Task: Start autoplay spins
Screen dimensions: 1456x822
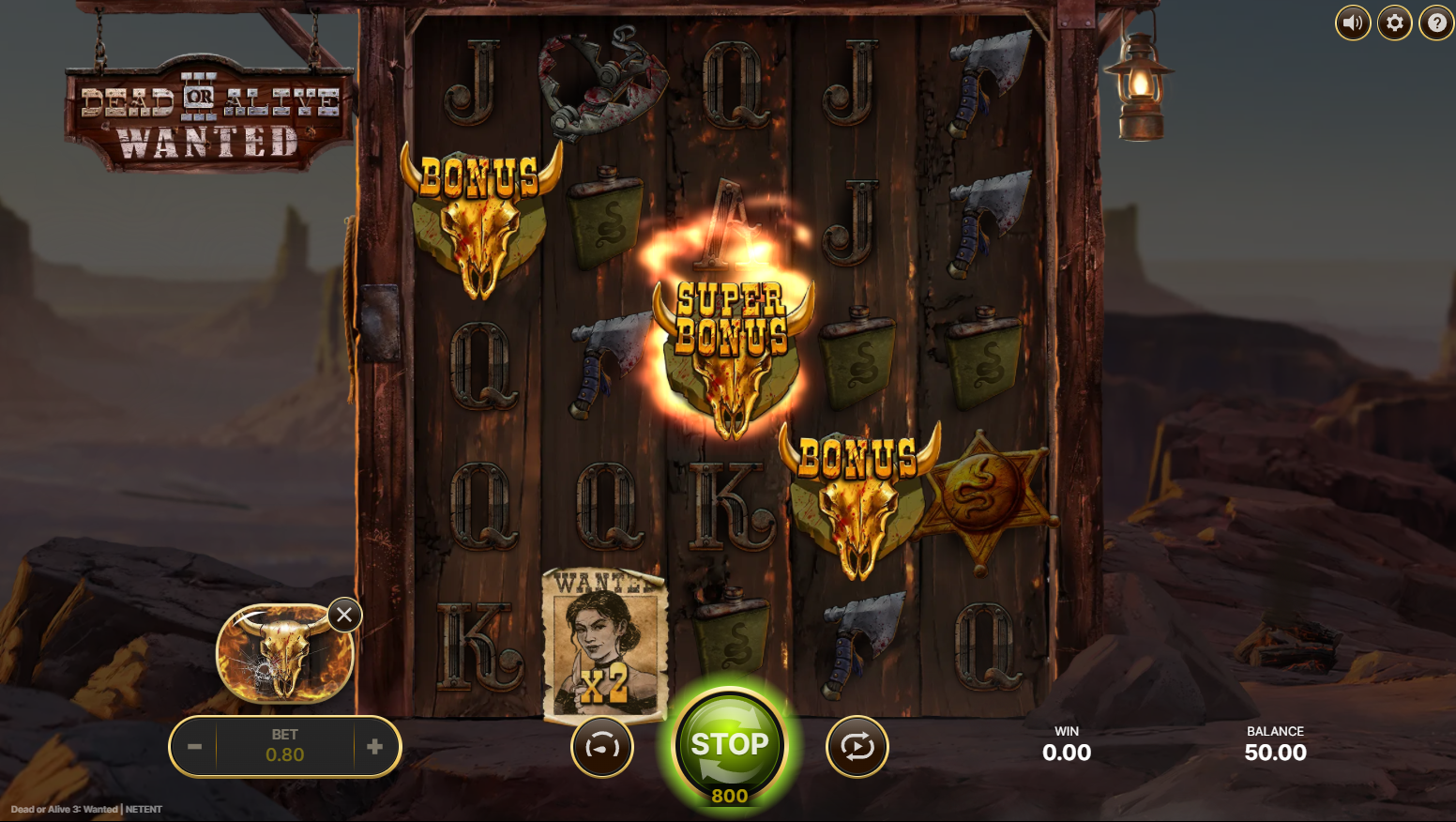Action: pyautogui.click(x=857, y=746)
